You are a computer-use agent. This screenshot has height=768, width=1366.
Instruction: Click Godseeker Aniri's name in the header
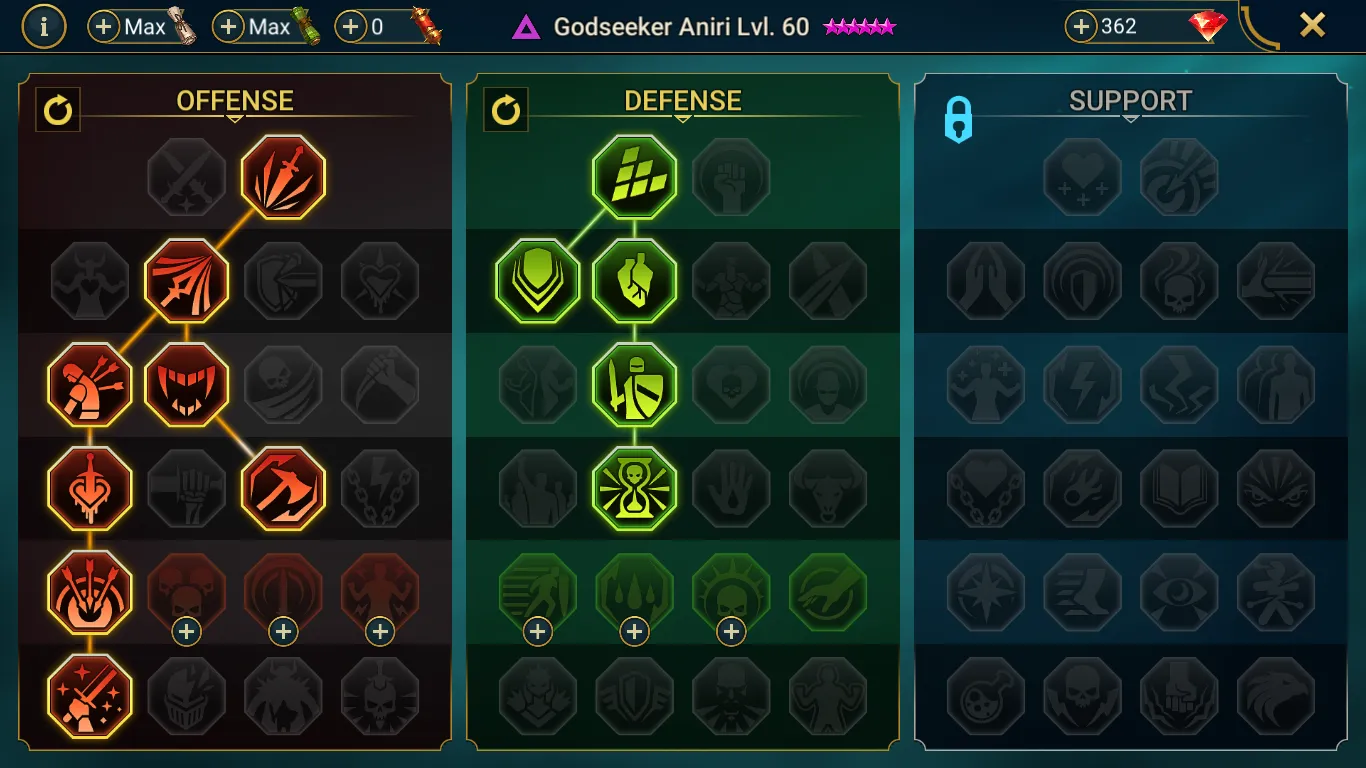coord(650,27)
